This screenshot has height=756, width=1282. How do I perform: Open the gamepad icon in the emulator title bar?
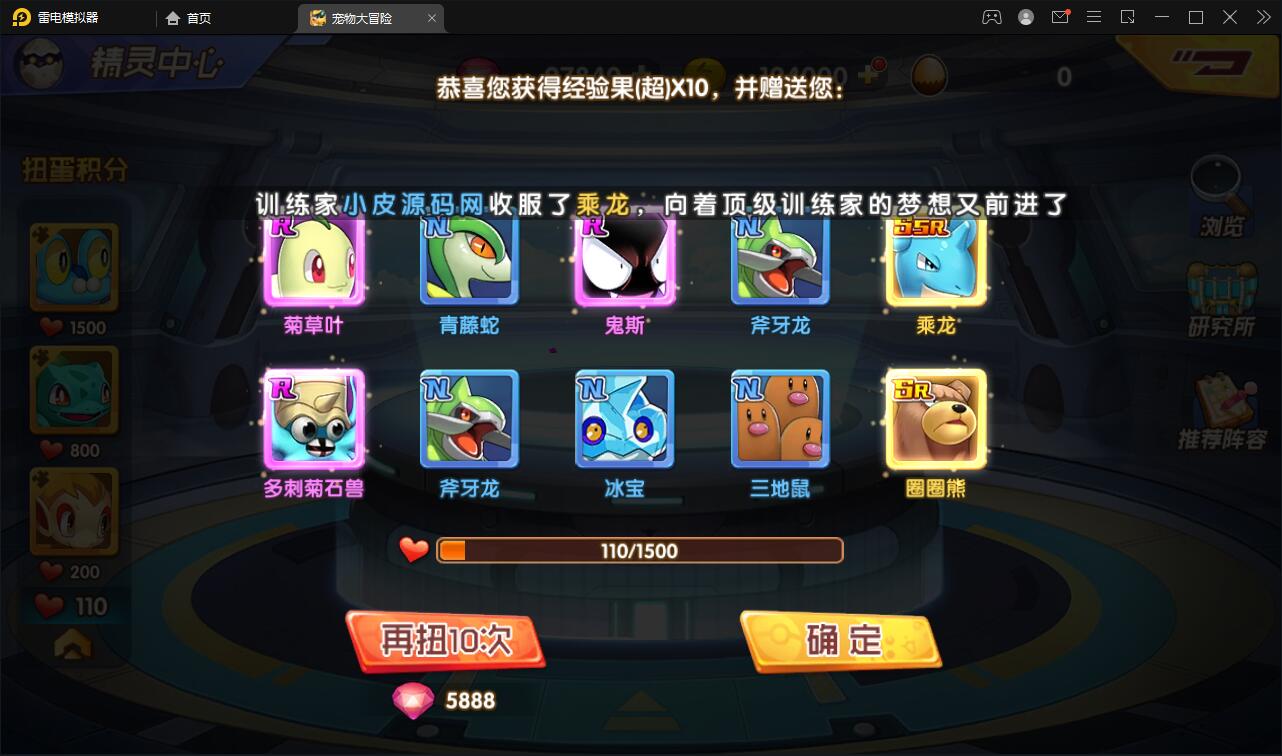(x=991, y=17)
